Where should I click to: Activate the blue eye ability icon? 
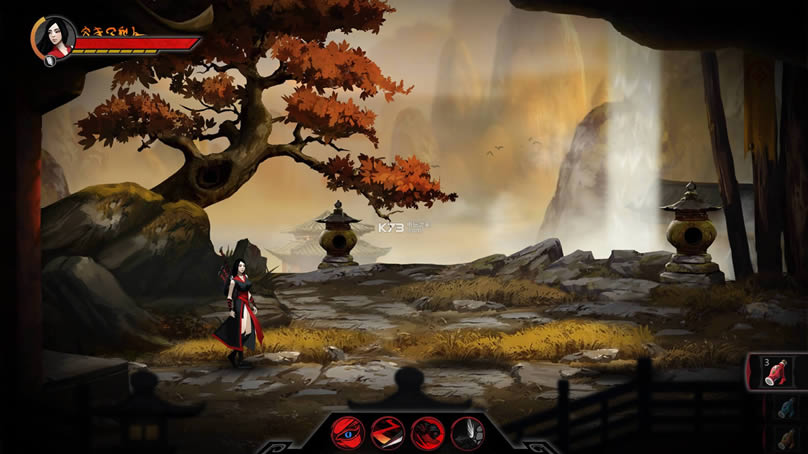coord(348,432)
